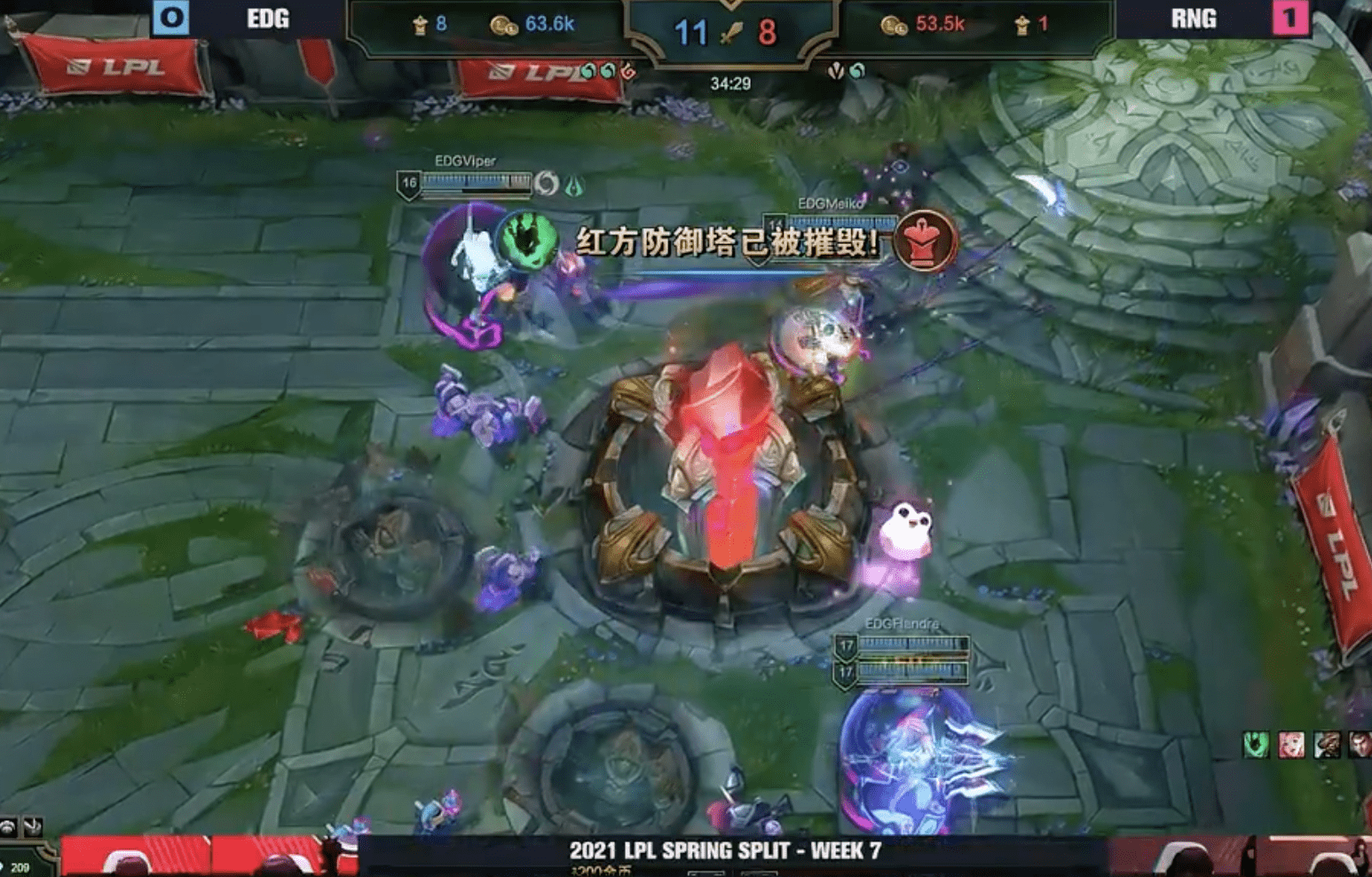Toggle EDGViper's circular summoner spell indicator

(548, 181)
